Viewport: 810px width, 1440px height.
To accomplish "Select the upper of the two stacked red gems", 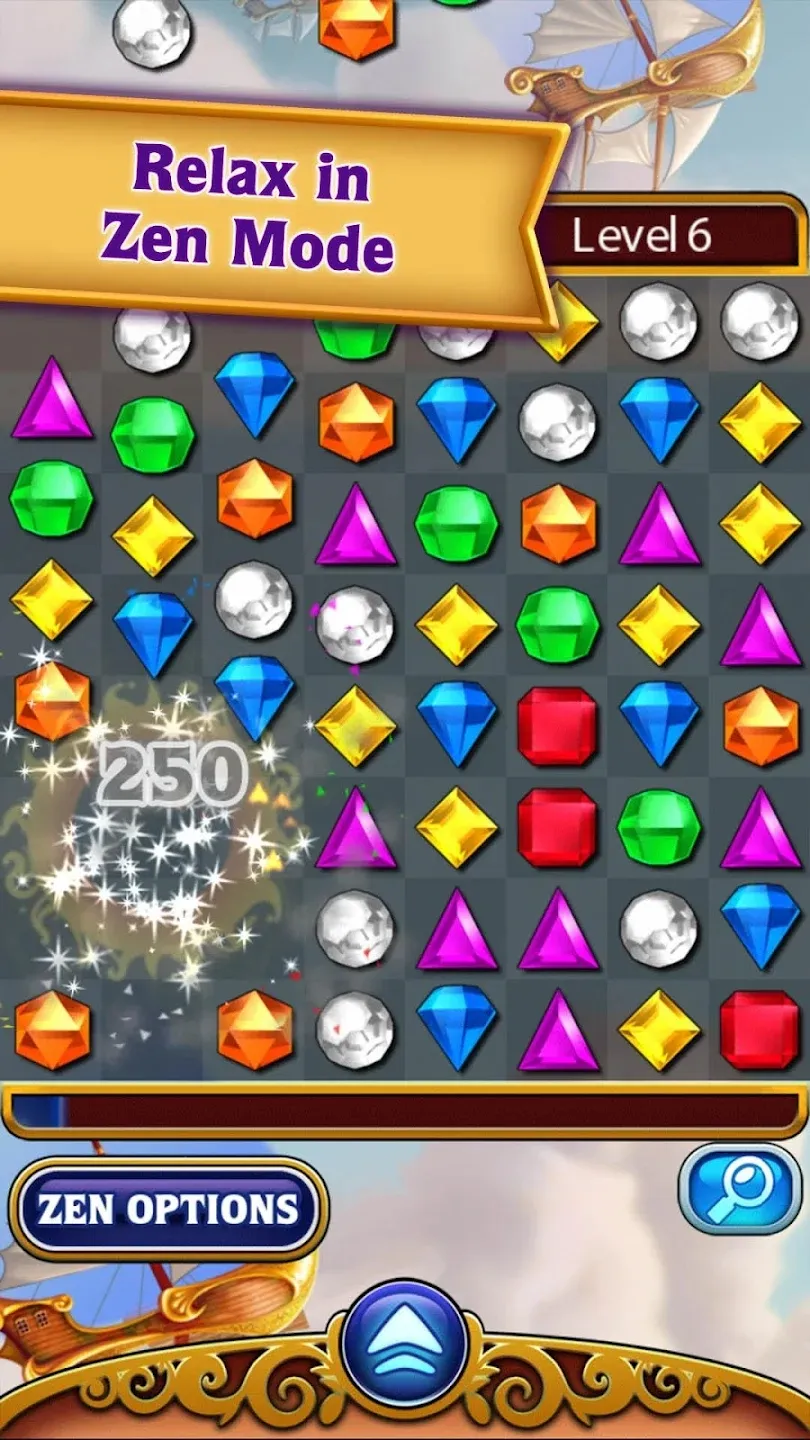I will point(557,725).
